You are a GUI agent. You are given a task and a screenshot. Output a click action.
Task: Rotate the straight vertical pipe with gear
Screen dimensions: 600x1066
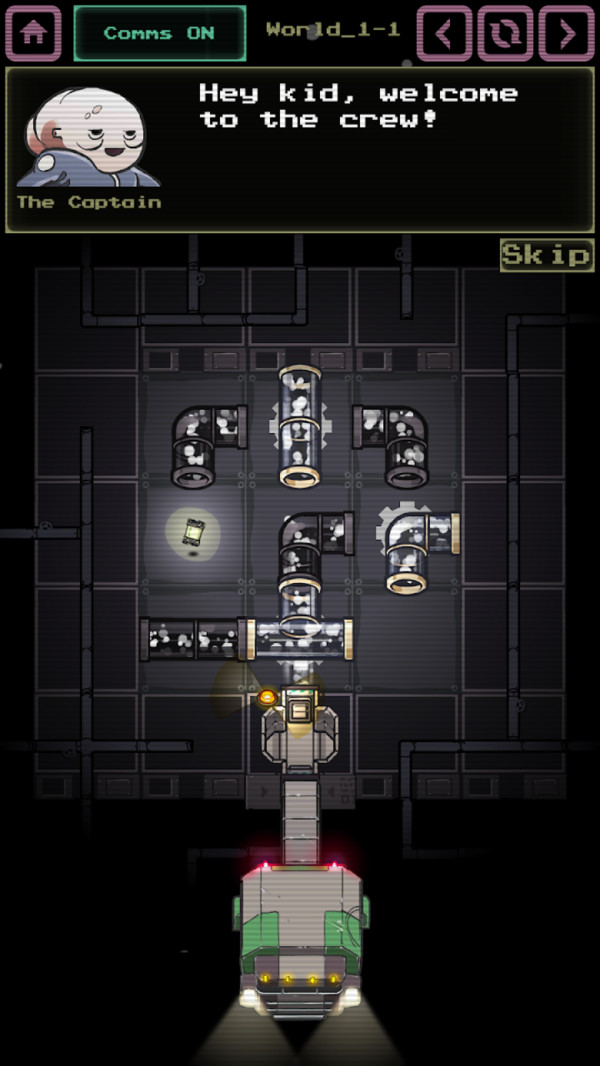click(x=300, y=426)
